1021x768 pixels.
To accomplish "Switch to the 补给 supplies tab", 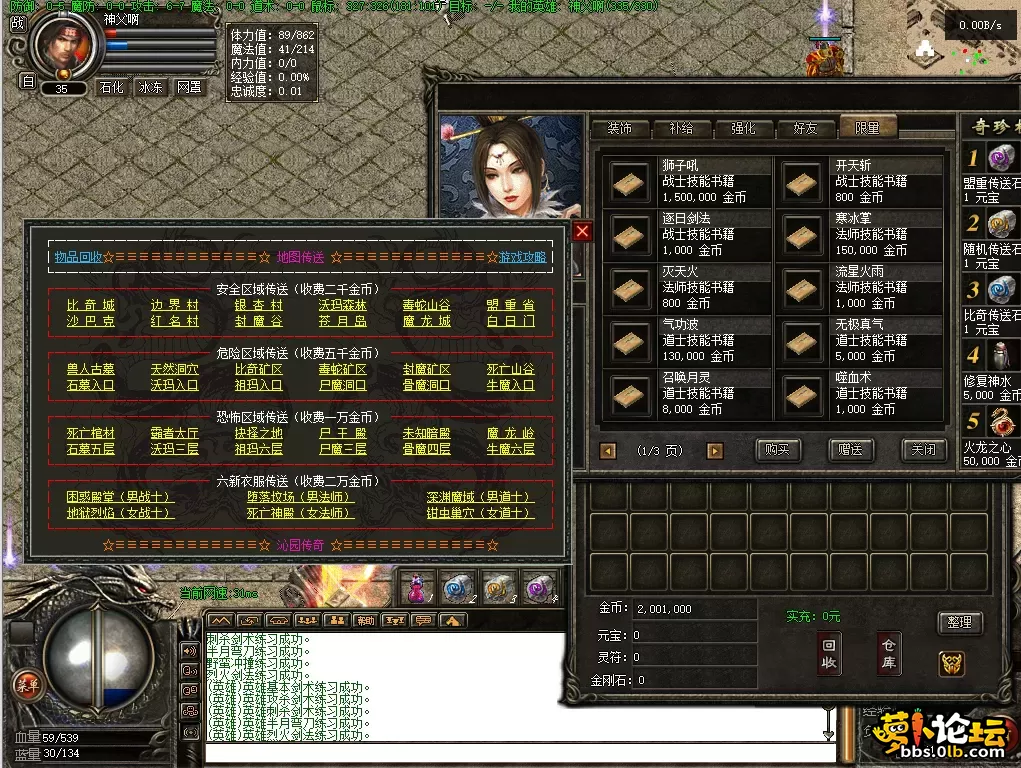I will [x=681, y=128].
